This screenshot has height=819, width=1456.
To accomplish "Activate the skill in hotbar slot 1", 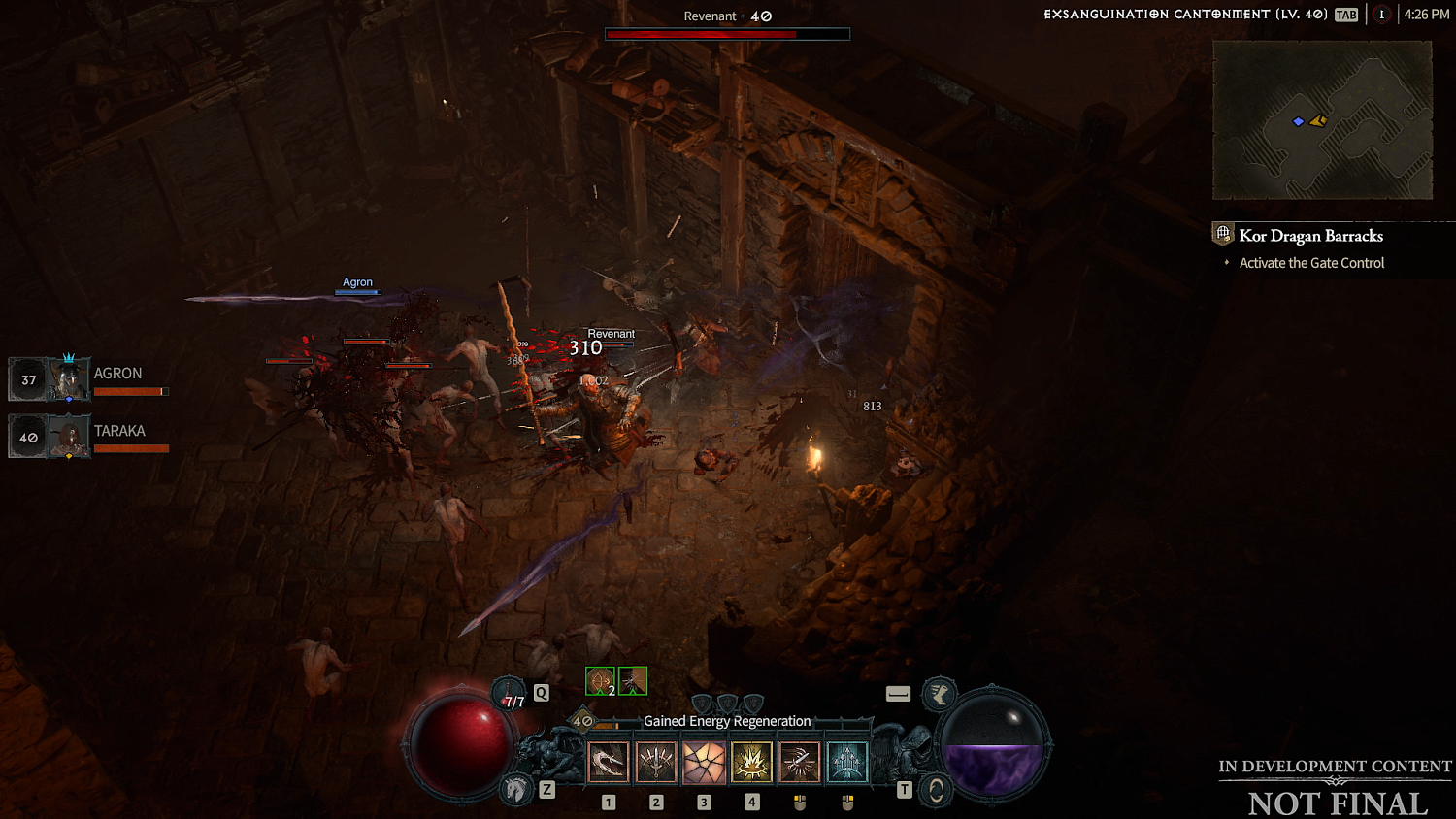I will click(x=609, y=762).
